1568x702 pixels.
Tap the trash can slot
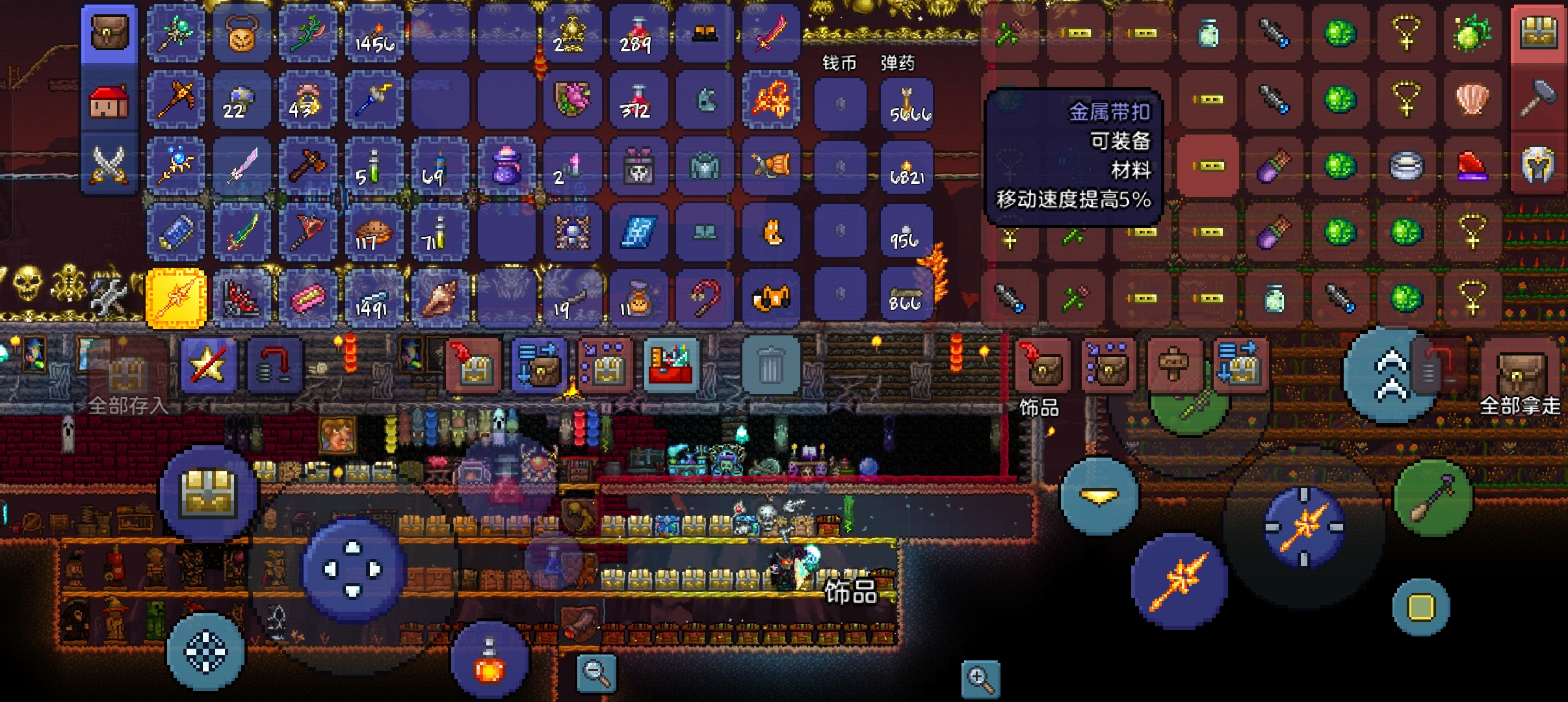(770, 366)
